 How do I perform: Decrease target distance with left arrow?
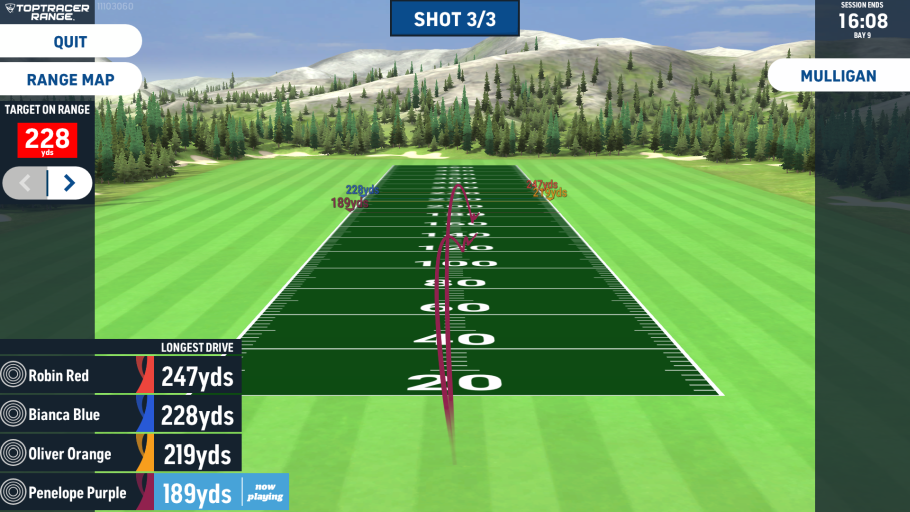point(26,183)
